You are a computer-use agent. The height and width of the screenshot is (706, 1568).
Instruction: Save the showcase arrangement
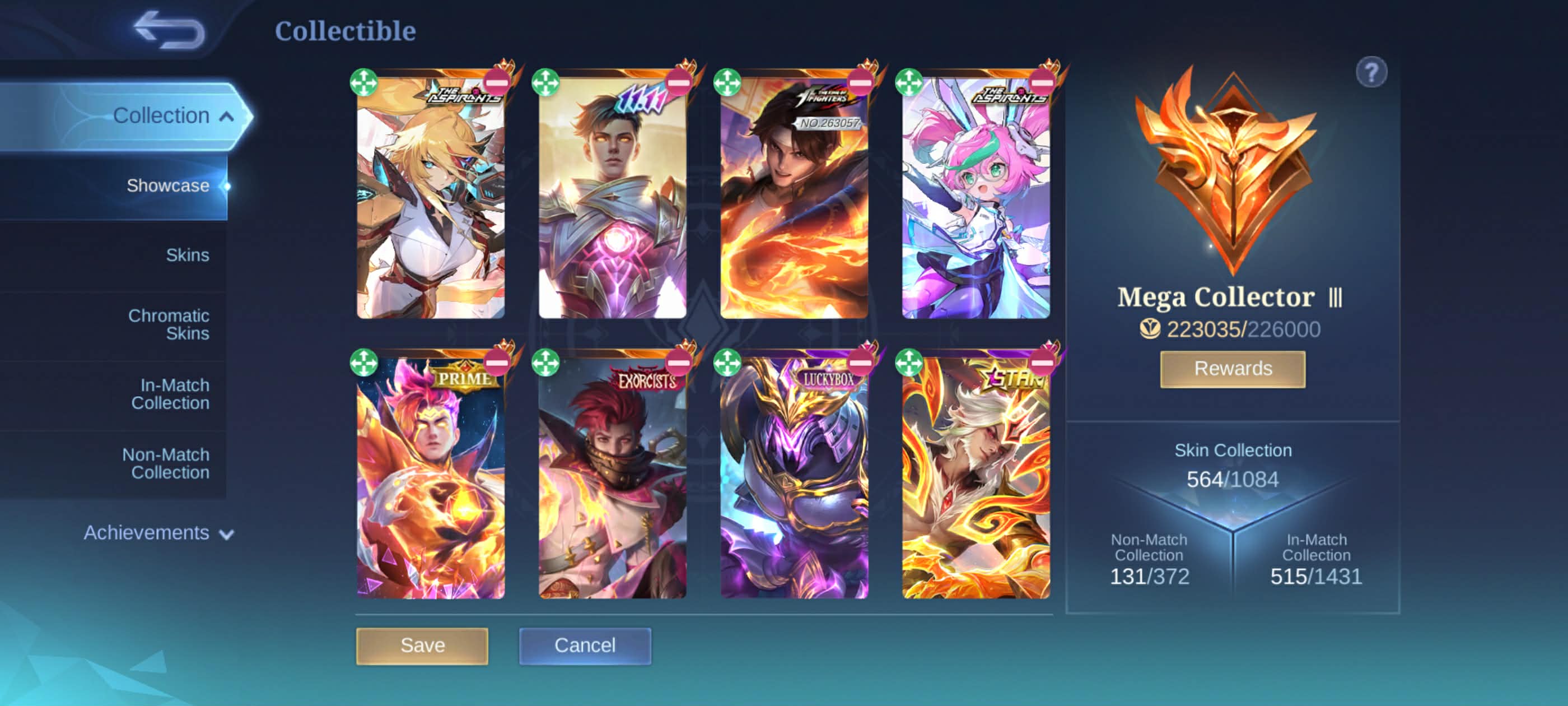point(422,645)
